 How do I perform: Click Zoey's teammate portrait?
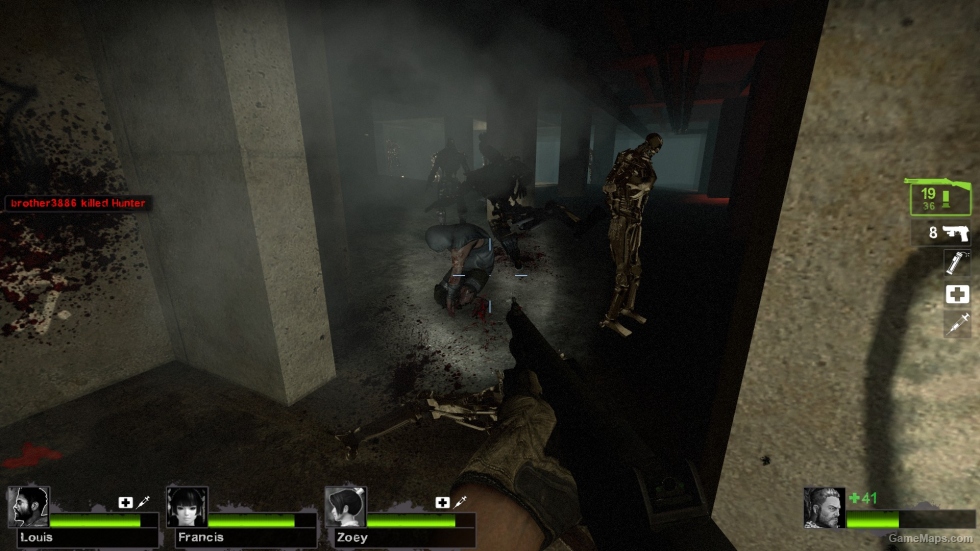click(x=345, y=507)
